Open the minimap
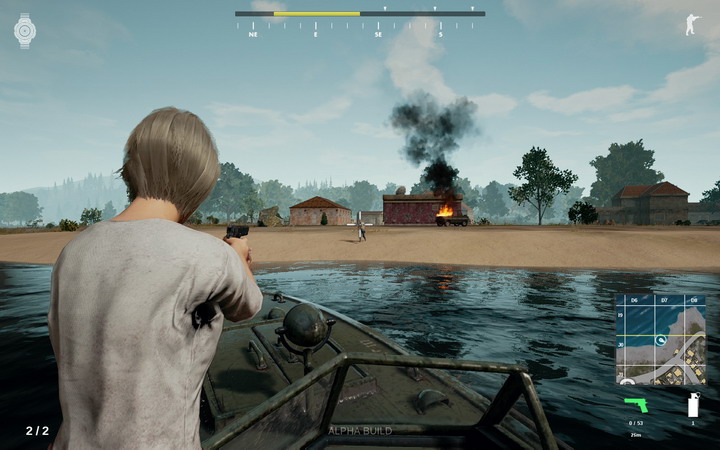This screenshot has height=450, width=720. (x=660, y=340)
